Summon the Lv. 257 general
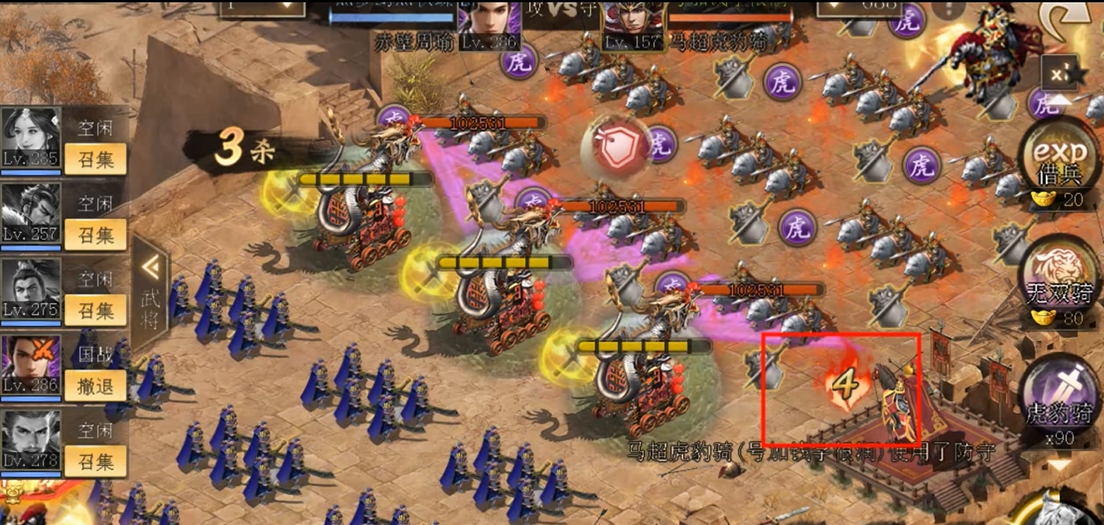The image size is (1104, 525). coord(95,234)
